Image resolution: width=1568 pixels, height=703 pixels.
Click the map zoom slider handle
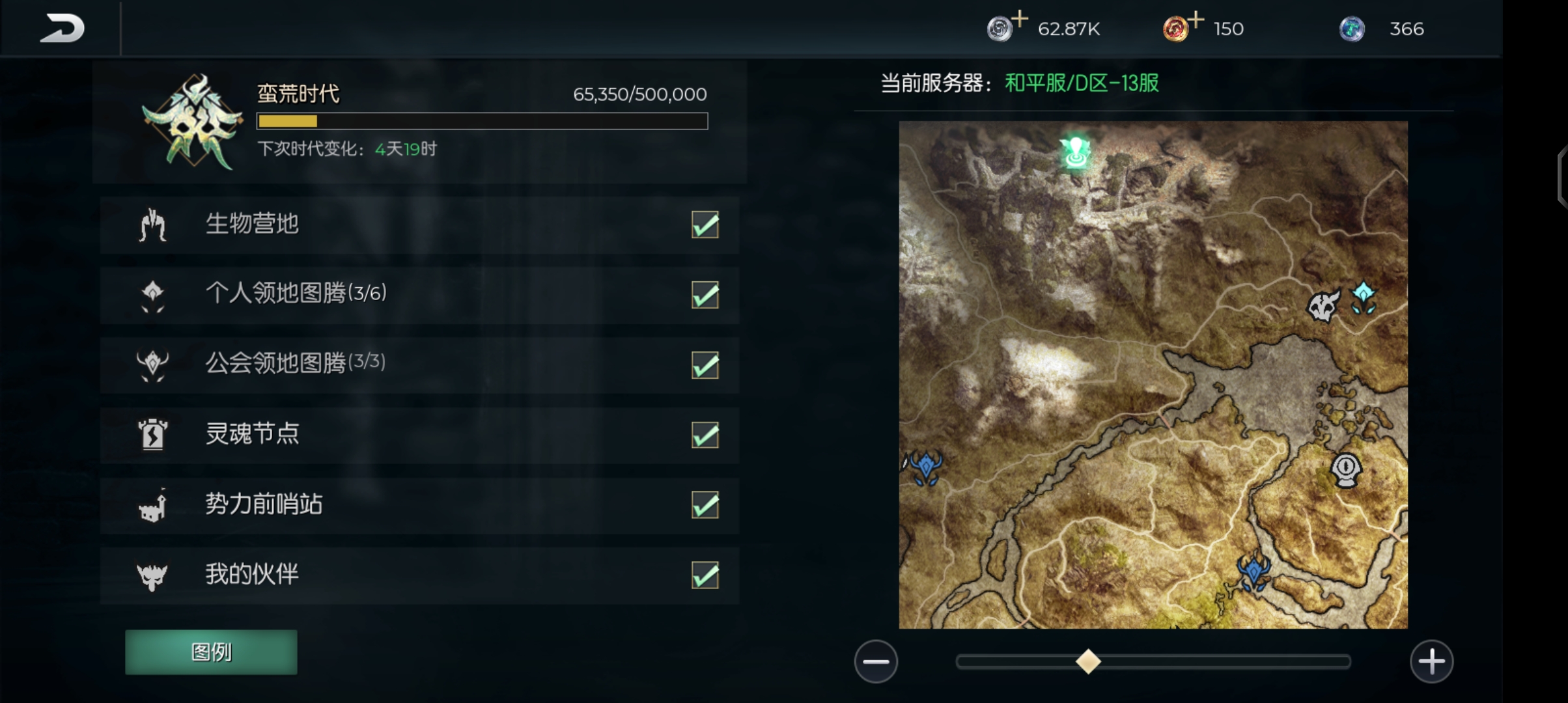[1088, 662]
